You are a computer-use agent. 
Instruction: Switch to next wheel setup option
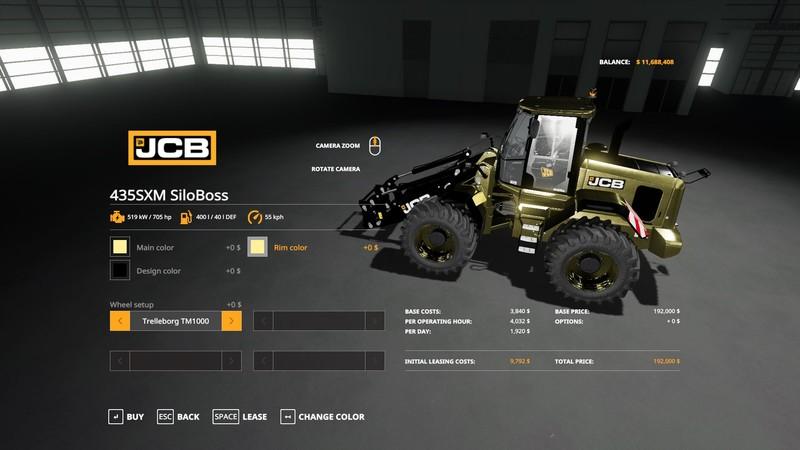[231, 321]
